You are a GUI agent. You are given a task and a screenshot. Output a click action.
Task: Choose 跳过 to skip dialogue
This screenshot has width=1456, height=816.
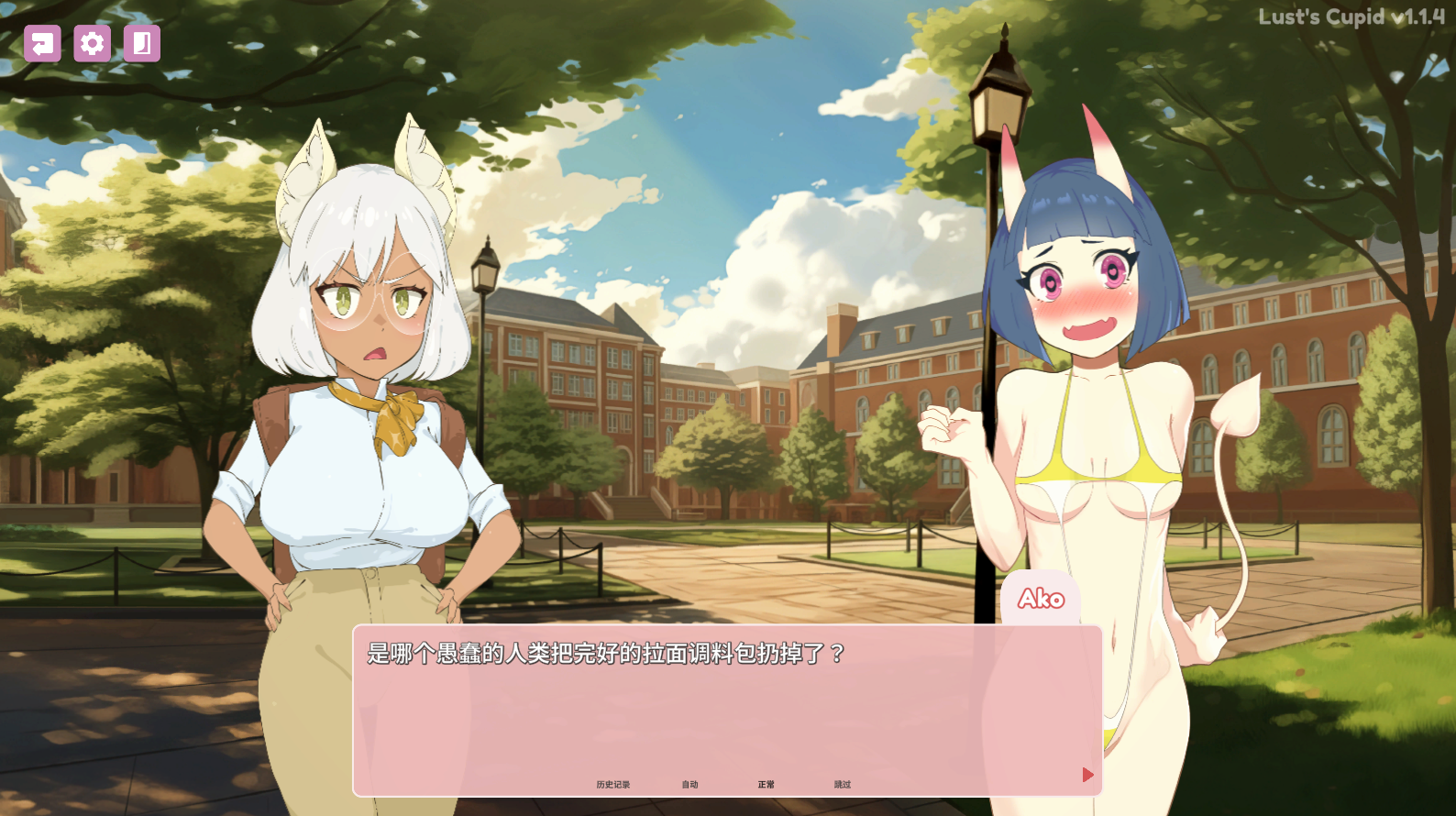(x=842, y=785)
